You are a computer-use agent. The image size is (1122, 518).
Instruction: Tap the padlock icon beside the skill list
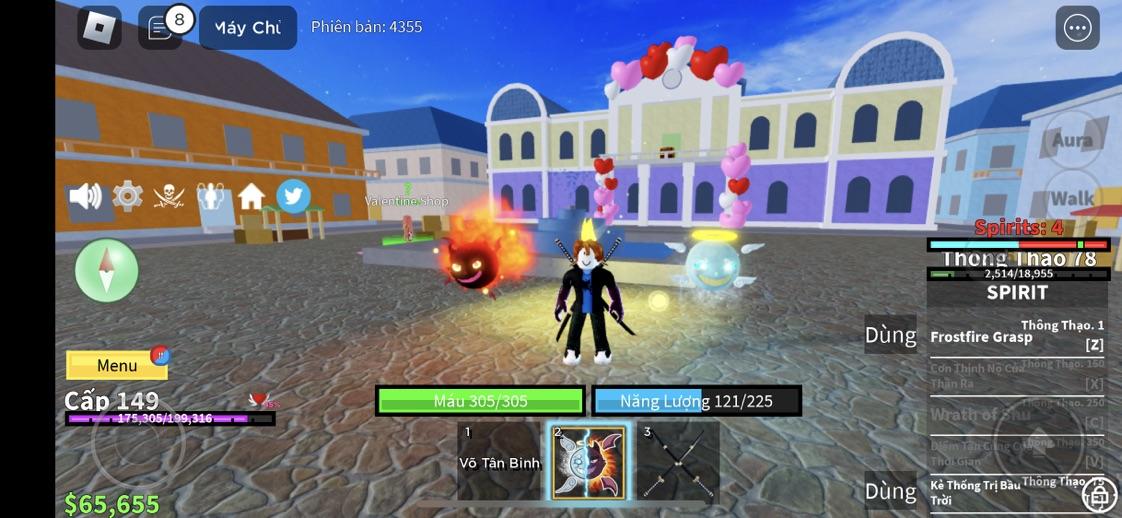[x=1099, y=493]
